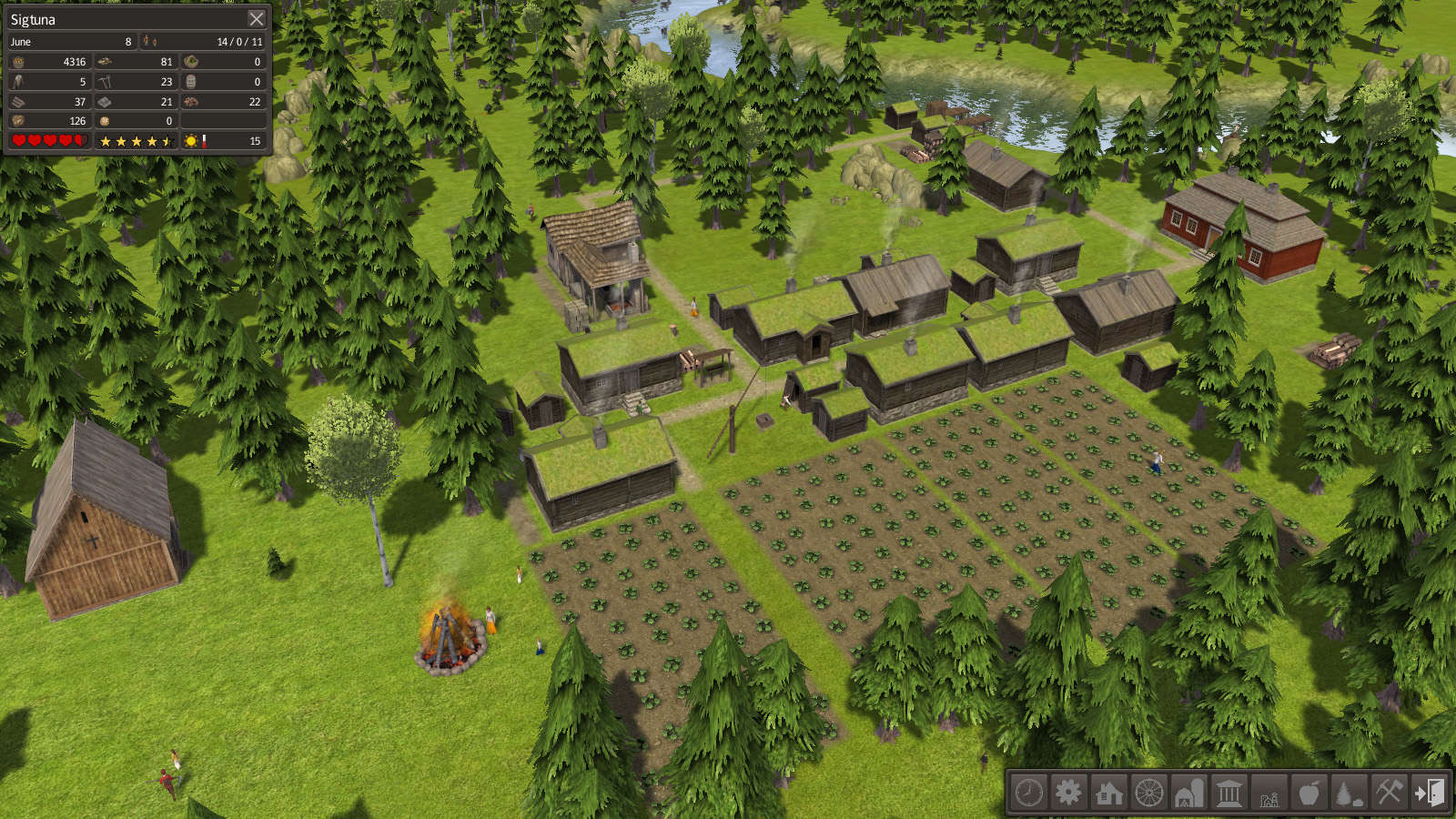Image resolution: width=1456 pixels, height=819 pixels.
Task: Select the pickaxe and axe removal tools
Action: coord(1389,793)
